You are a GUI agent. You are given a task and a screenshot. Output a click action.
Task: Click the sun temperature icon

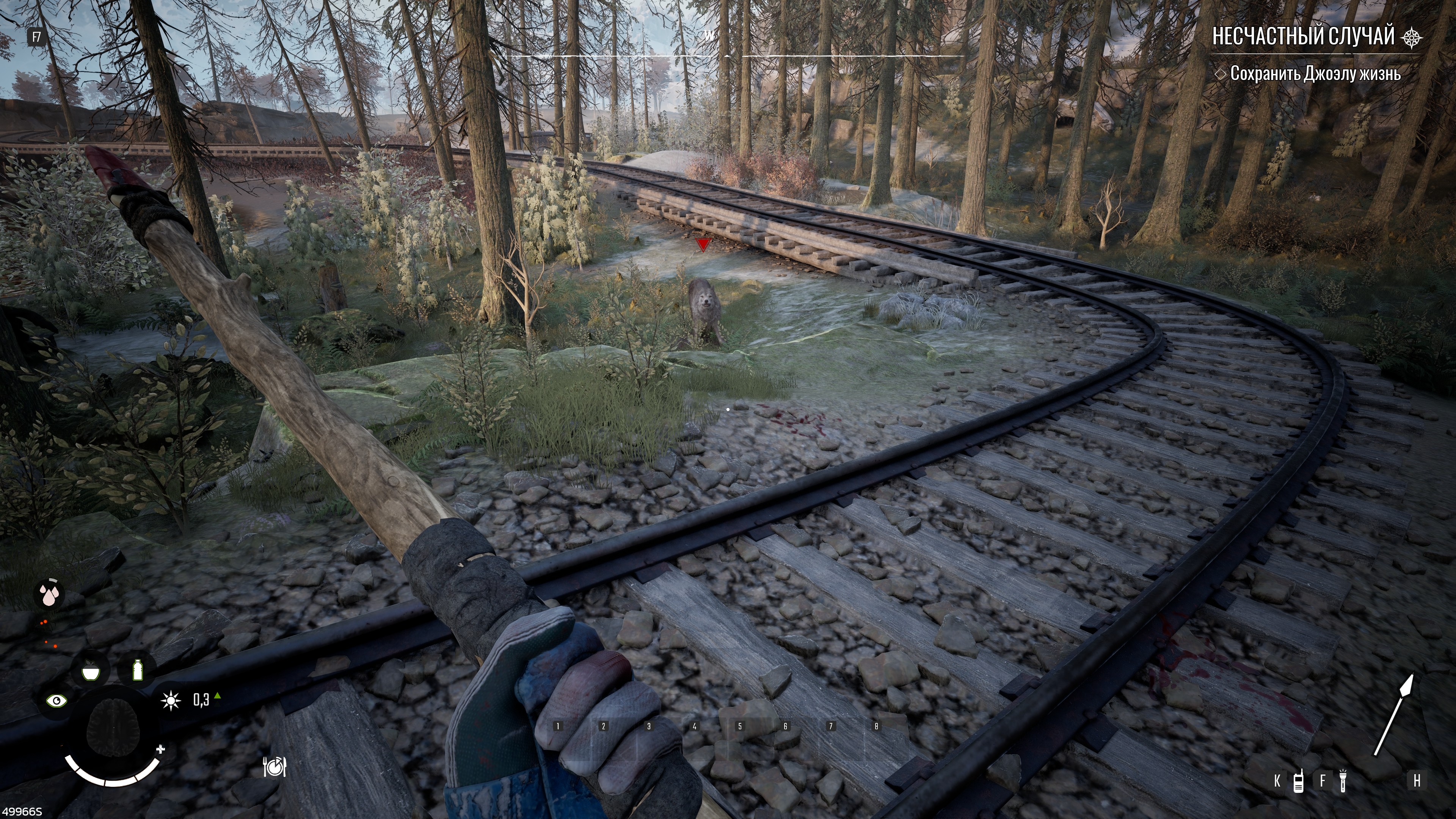pyautogui.click(x=170, y=701)
